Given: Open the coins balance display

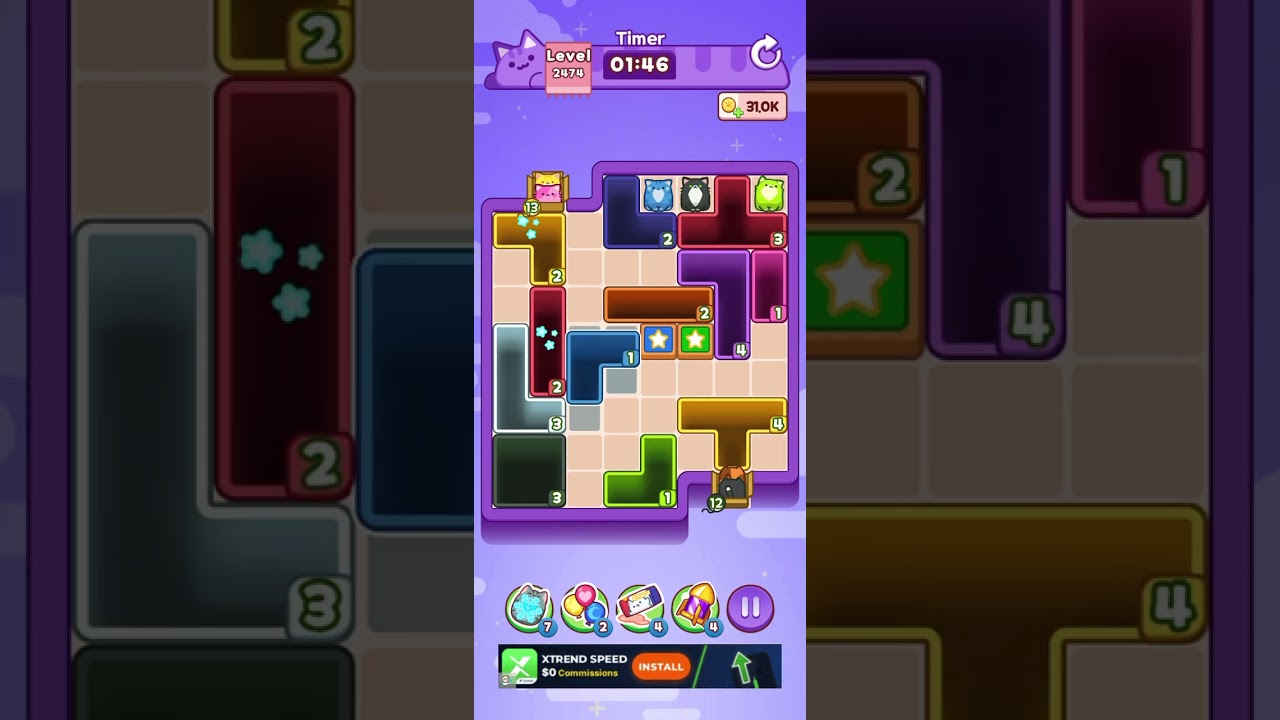Looking at the screenshot, I should tap(752, 106).
